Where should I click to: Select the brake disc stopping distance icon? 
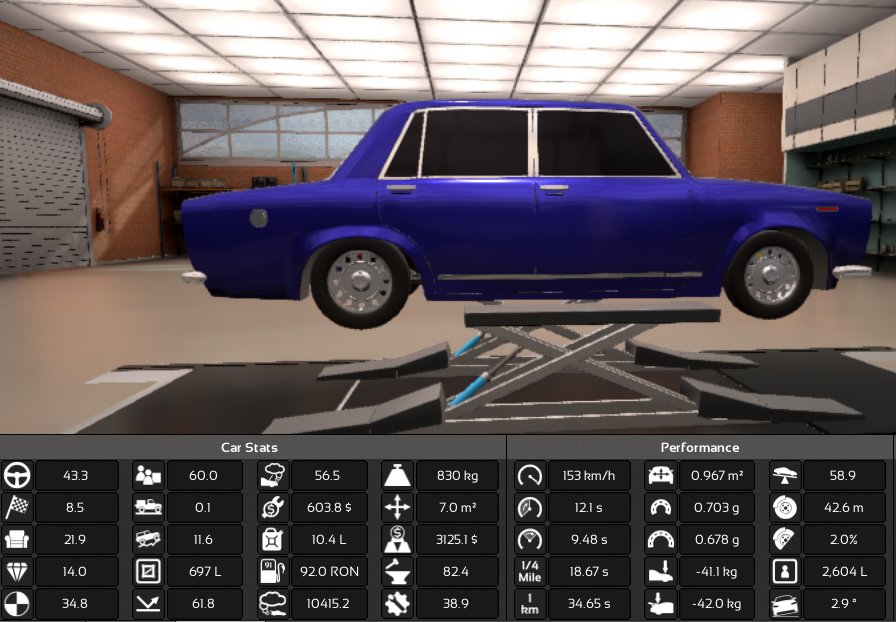(x=785, y=508)
